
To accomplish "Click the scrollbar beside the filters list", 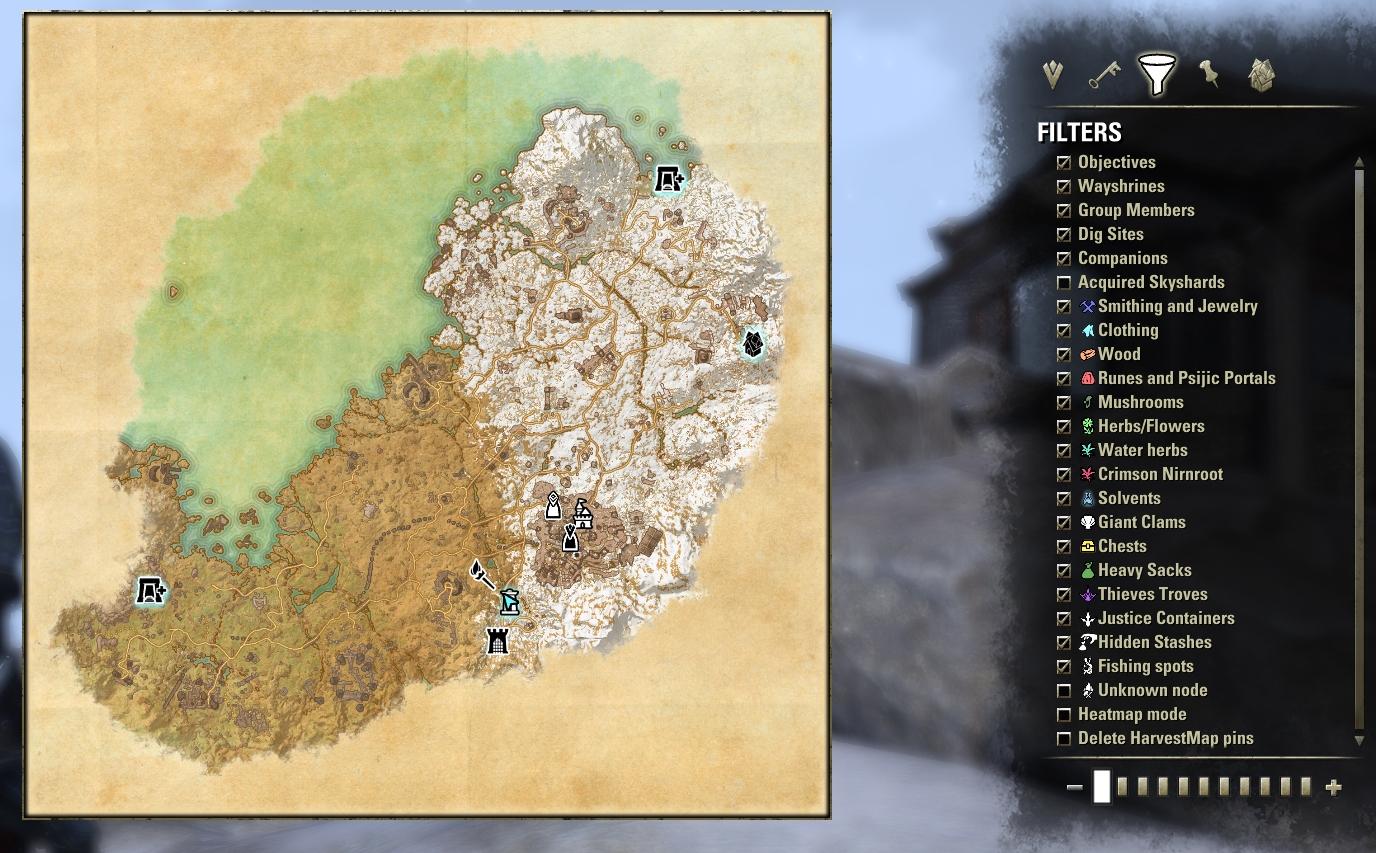I will (1359, 450).
